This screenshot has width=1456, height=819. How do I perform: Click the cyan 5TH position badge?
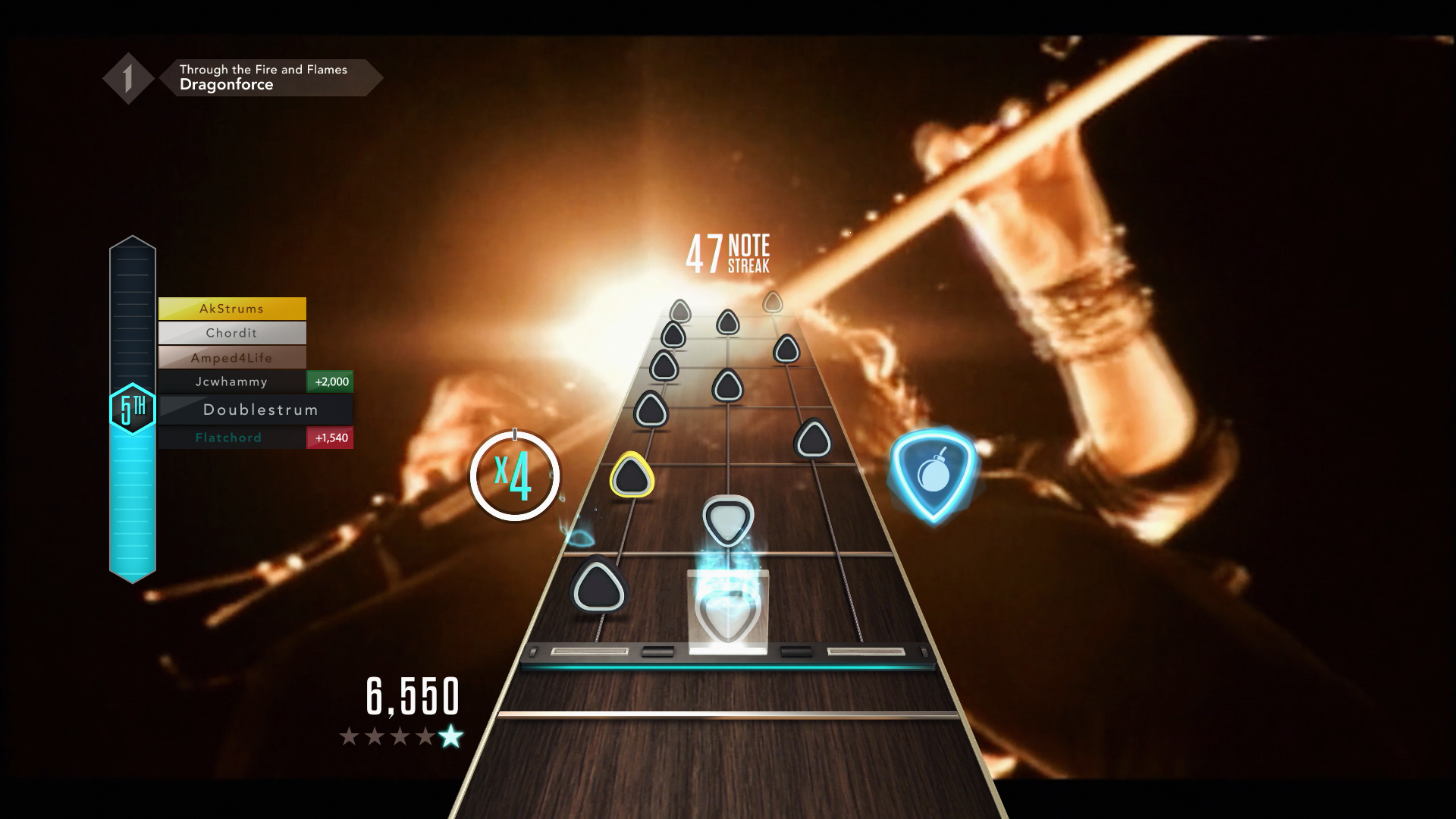point(133,407)
